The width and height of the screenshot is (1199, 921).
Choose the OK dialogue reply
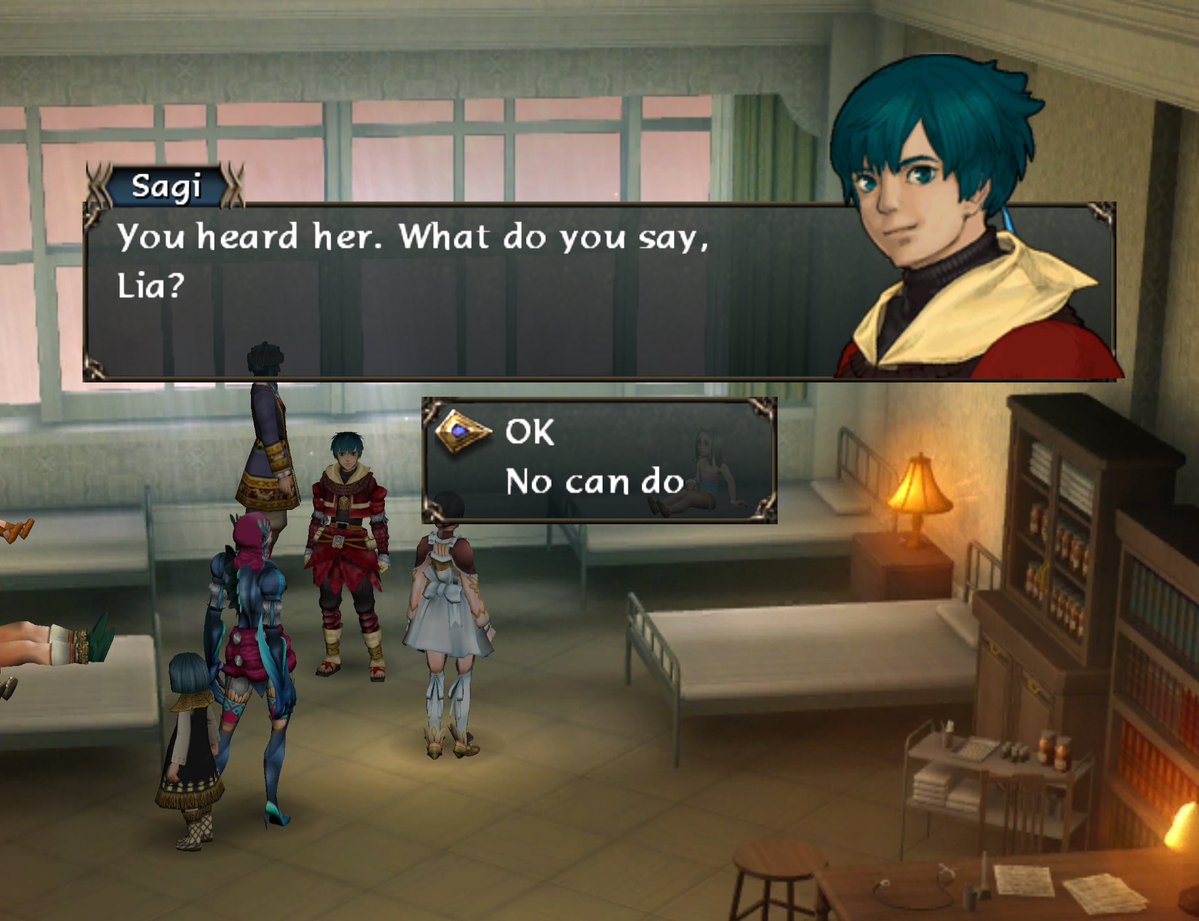coord(530,432)
